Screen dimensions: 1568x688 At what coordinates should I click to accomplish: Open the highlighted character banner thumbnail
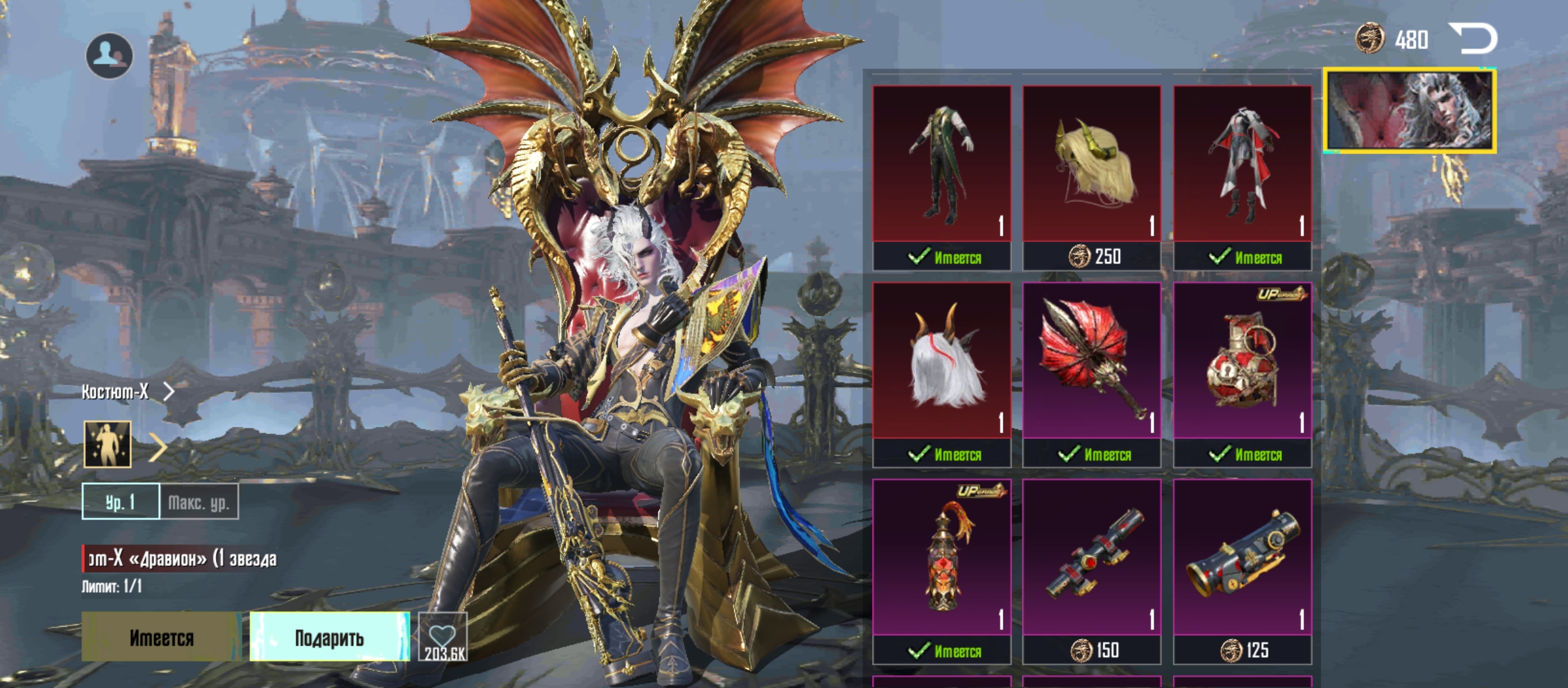(x=1410, y=111)
